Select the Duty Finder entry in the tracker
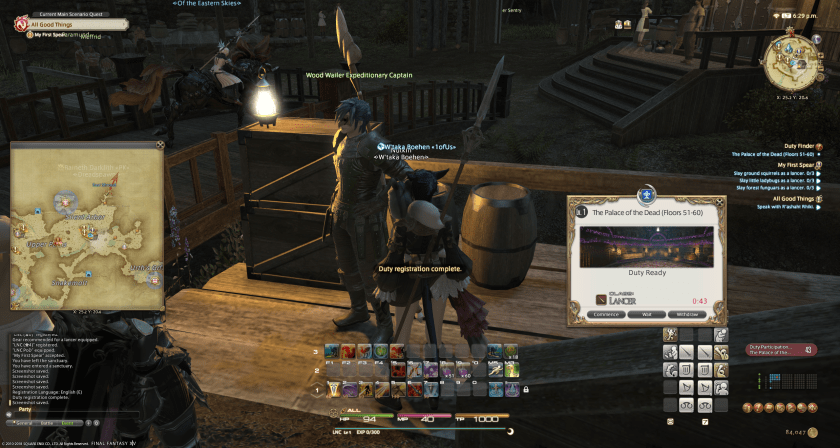The image size is (840, 448). tap(798, 145)
